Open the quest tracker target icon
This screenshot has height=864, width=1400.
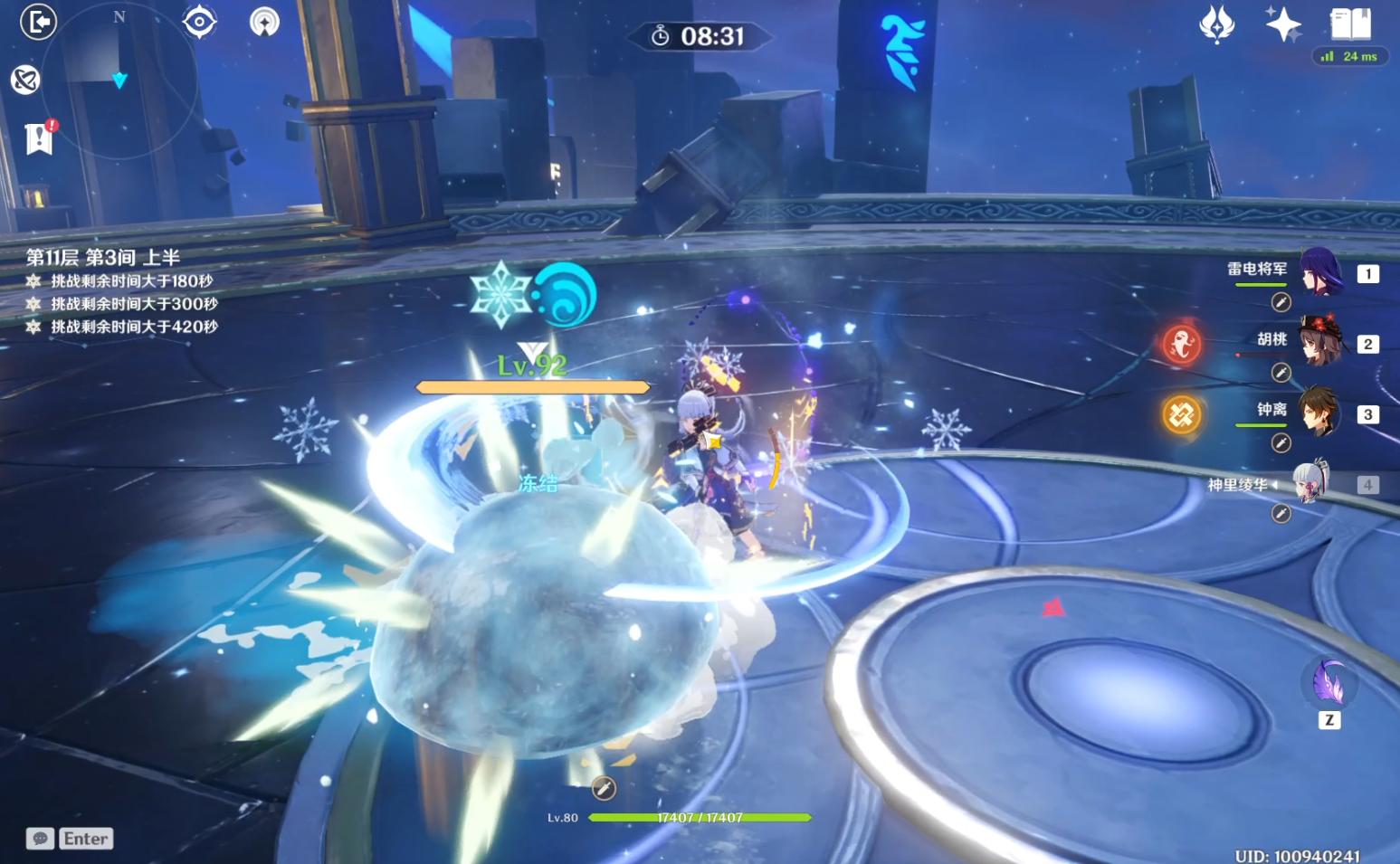(x=199, y=22)
